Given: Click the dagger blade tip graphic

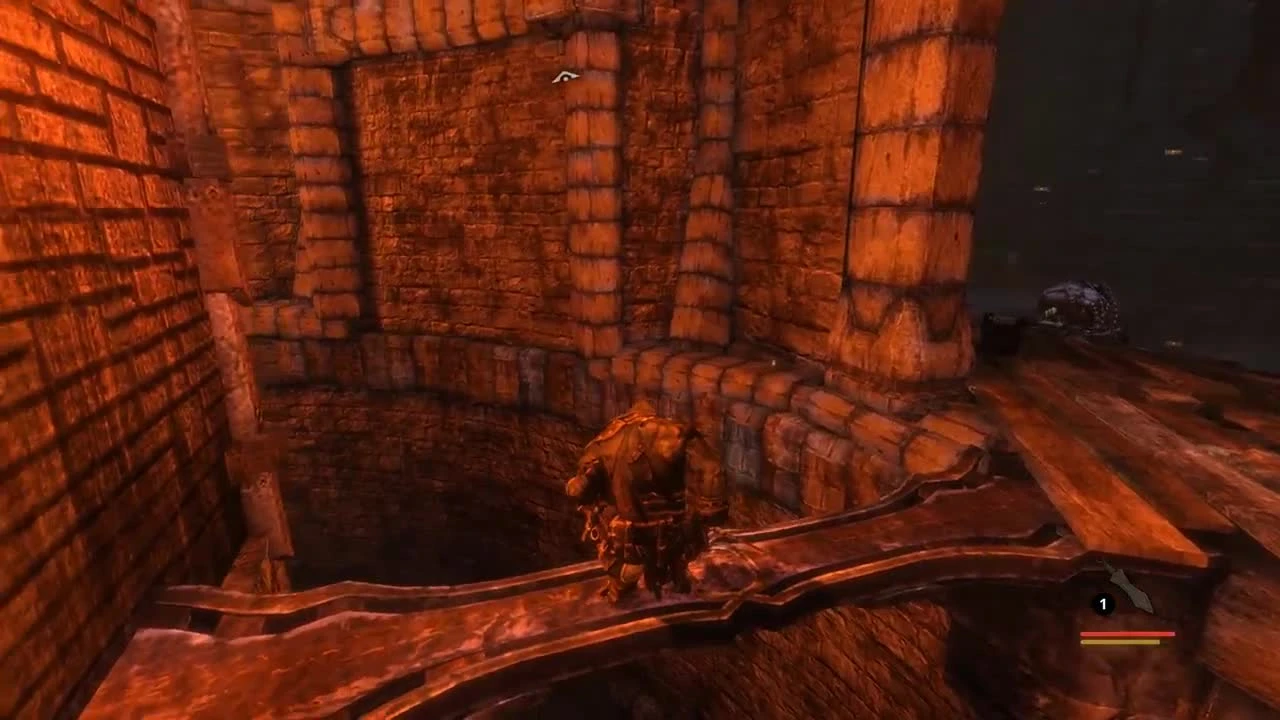Looking at the screenshot, I should [x=1150, y=610].
